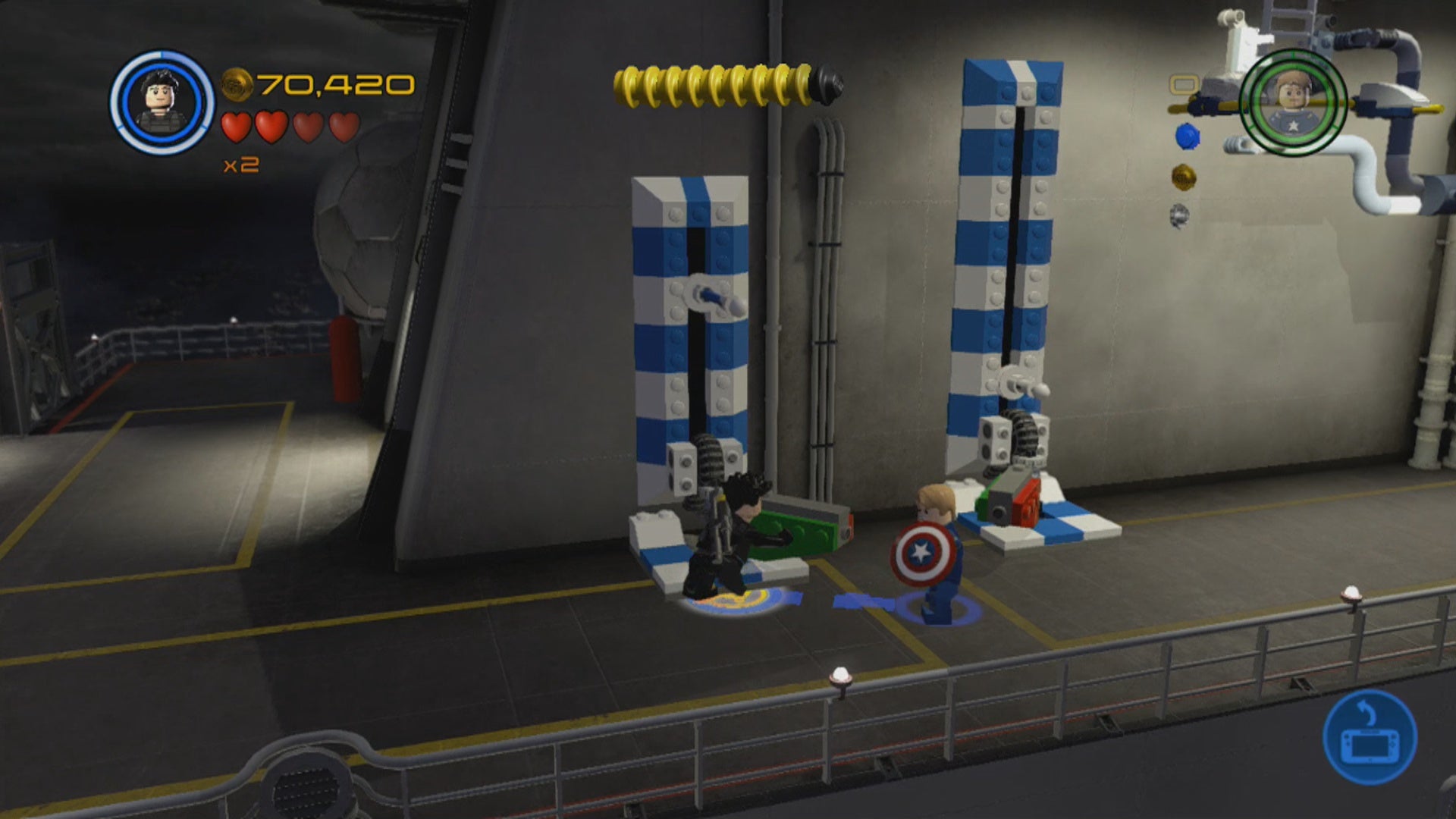
Task: Tap the blue gamepad screen swap button
Action: (x=1370, y=736)
